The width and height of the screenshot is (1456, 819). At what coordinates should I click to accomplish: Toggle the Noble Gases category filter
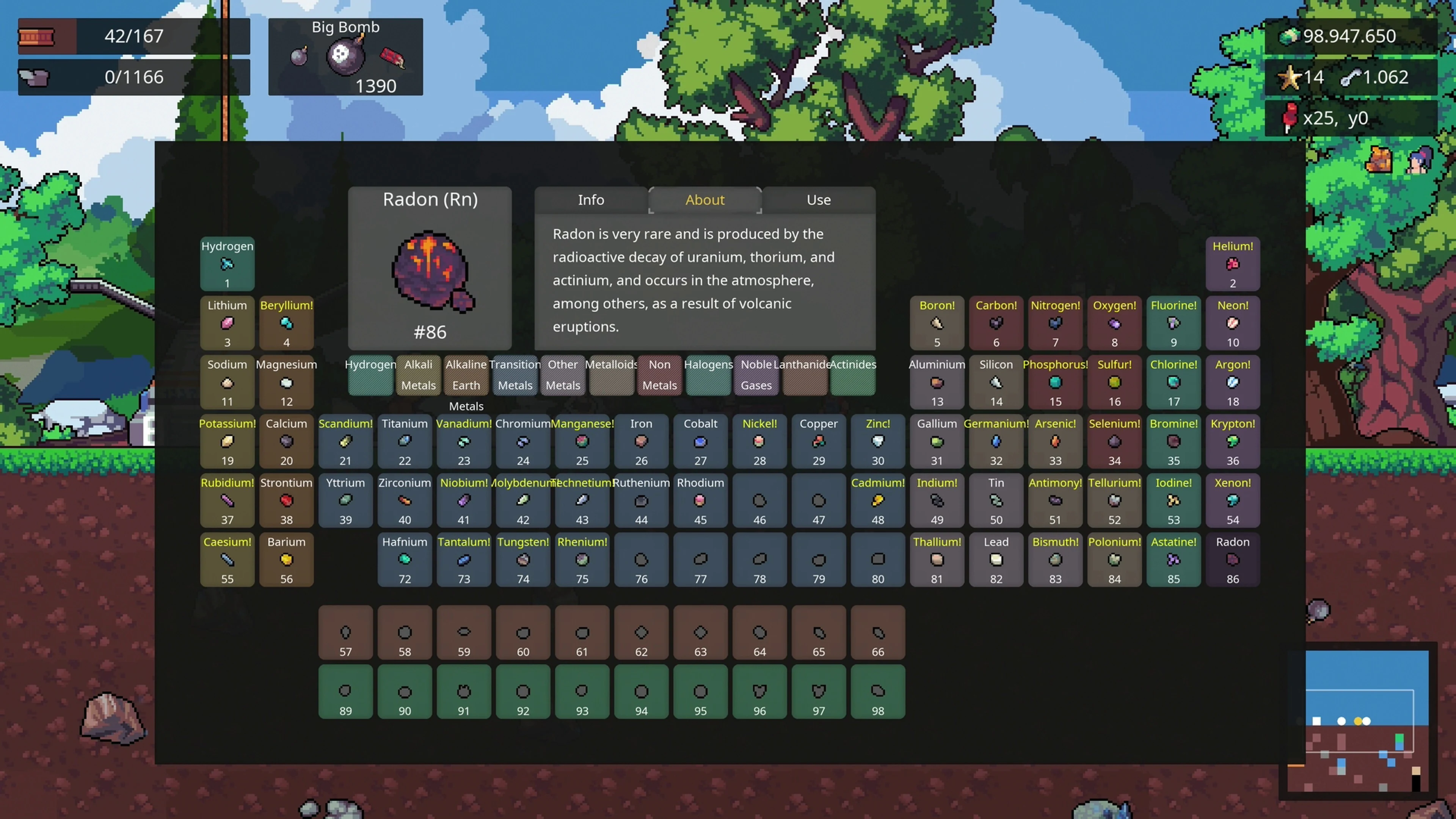(x=756, y=375)
